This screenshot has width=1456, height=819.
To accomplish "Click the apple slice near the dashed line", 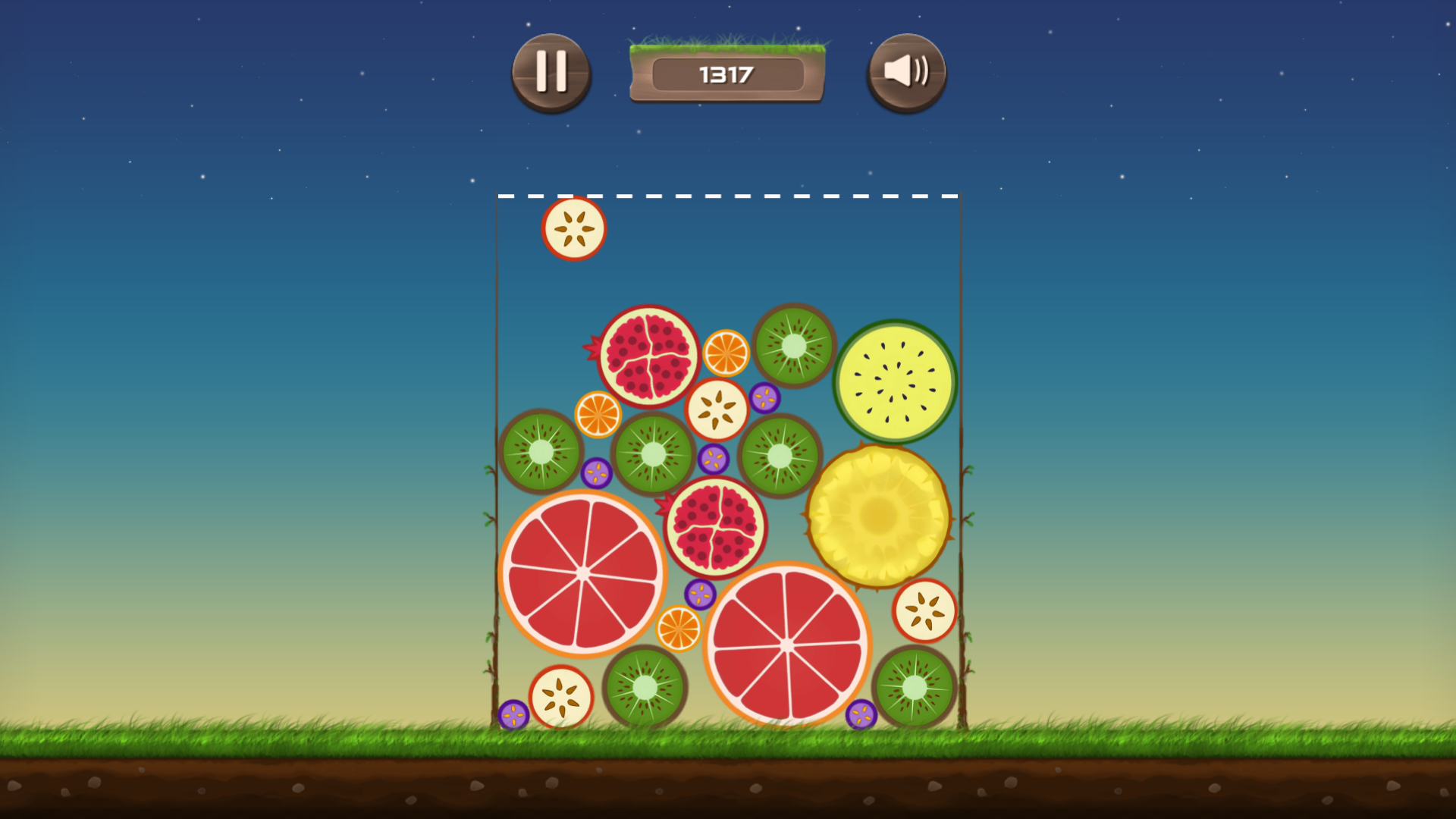I will 574,230.
